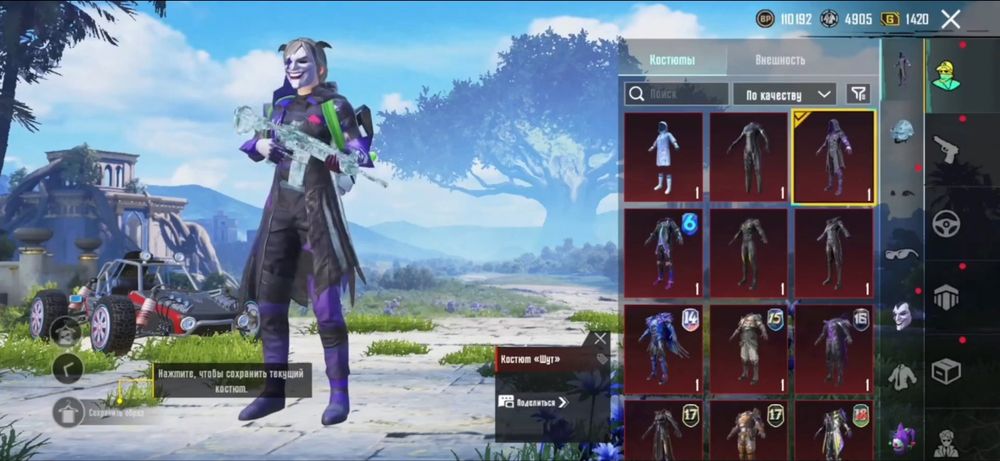Viewport: 1000px width, 461px height.
Task: Open the filter funnel button
Action: click(x=858, y=94)
